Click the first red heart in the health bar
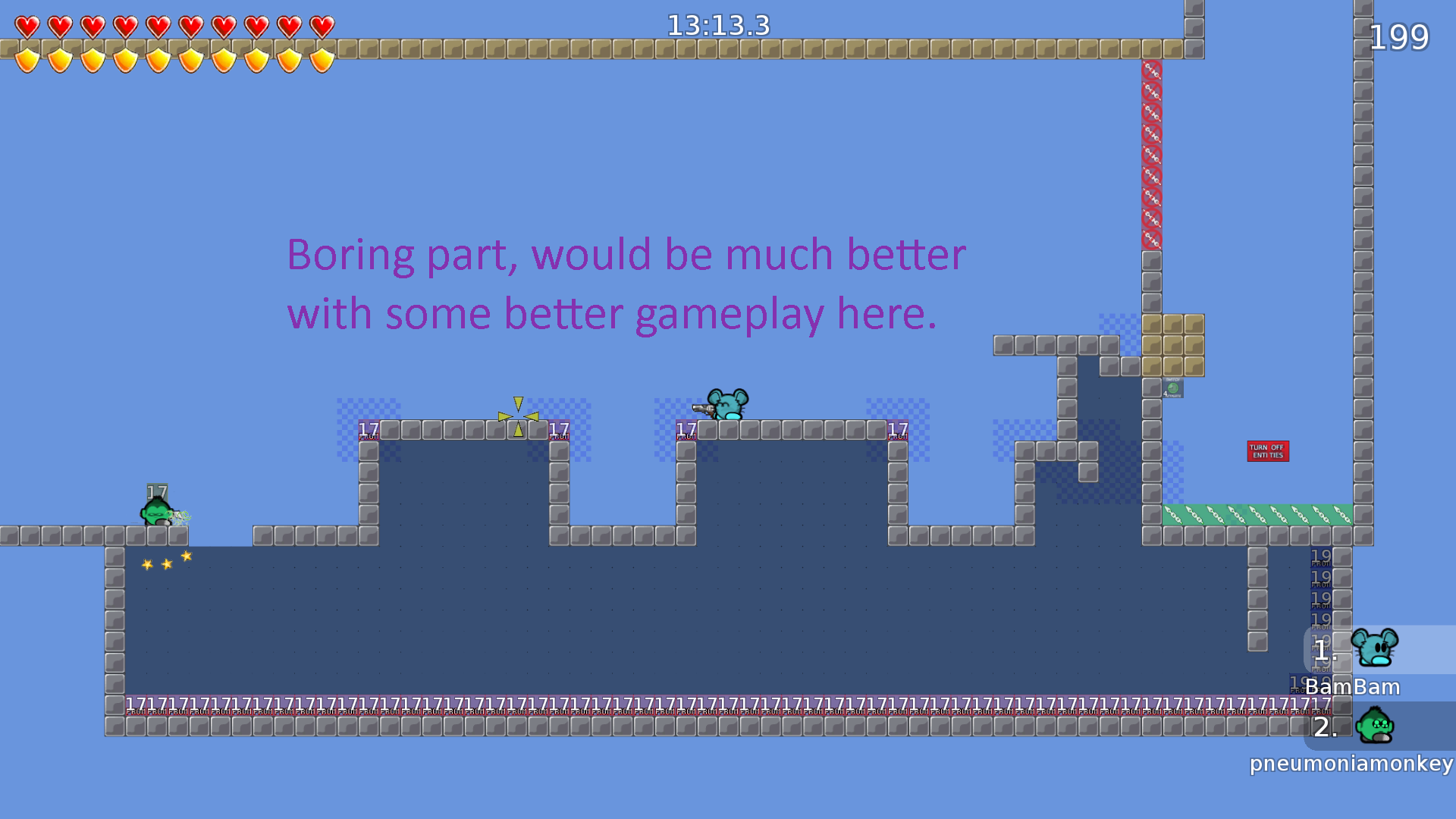 click(26, 24)
